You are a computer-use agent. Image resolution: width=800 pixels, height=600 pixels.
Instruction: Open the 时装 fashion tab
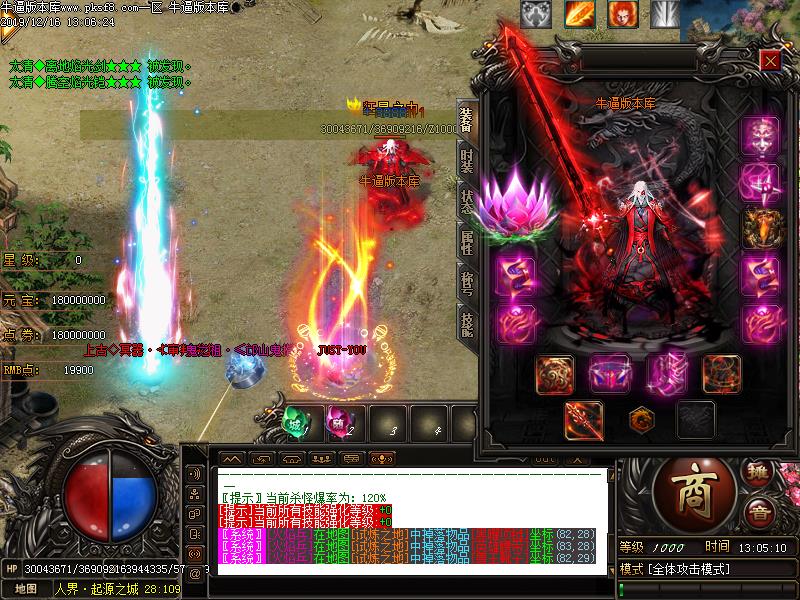[x=466, y=161]
